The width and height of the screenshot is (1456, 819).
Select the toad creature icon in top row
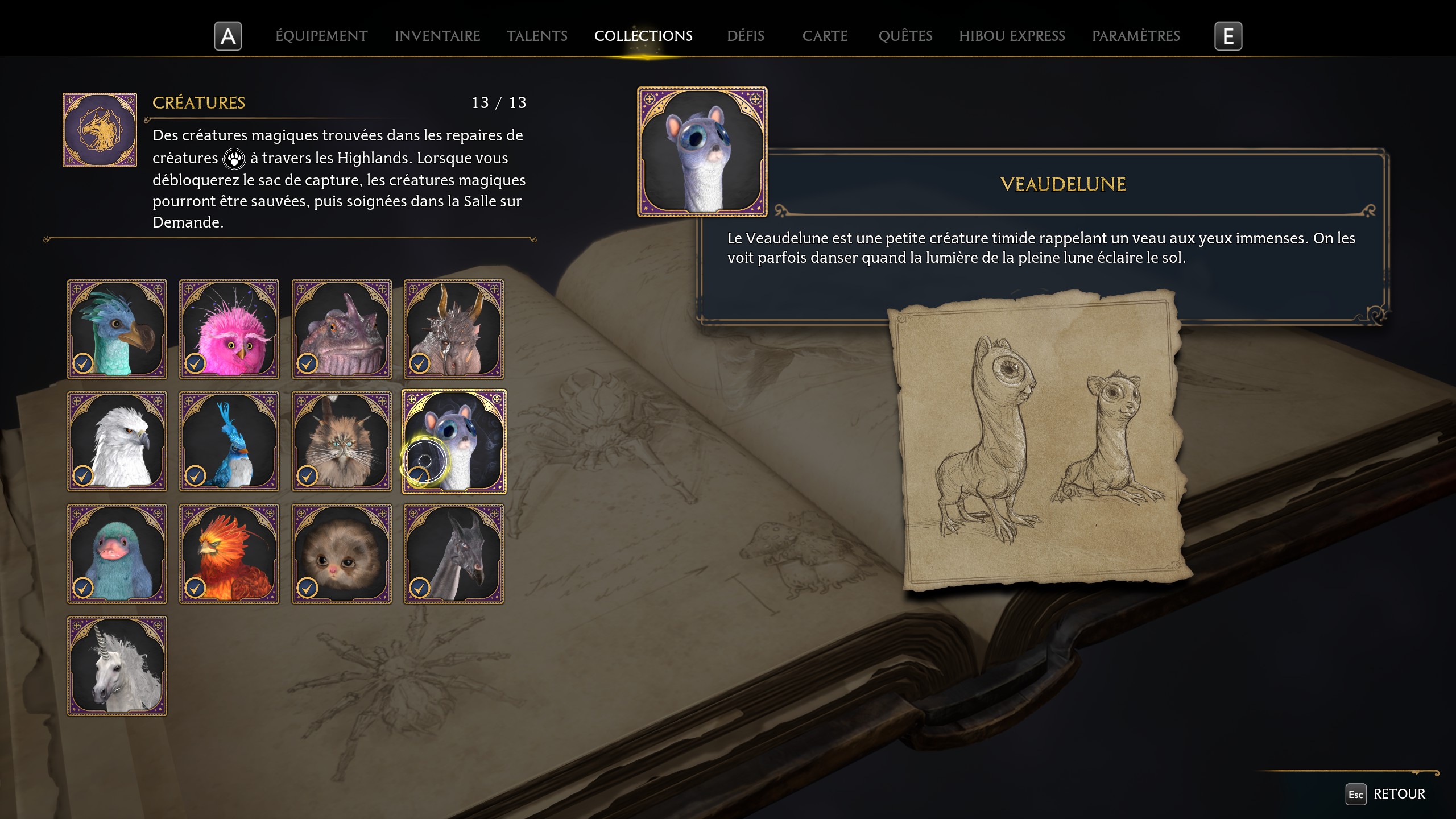341,329
